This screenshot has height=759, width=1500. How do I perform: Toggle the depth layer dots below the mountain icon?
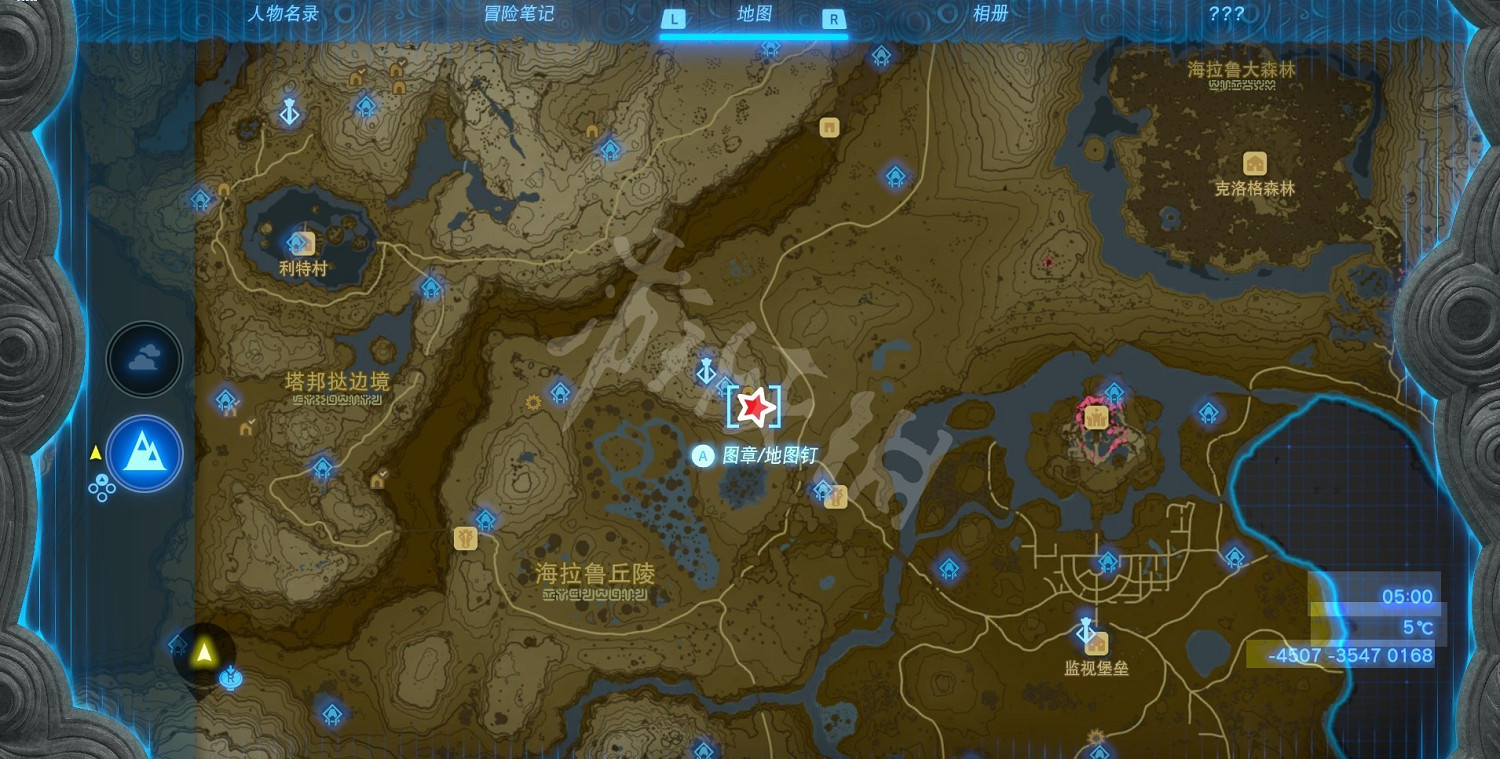pyautogui.click(x=100, y=488)
